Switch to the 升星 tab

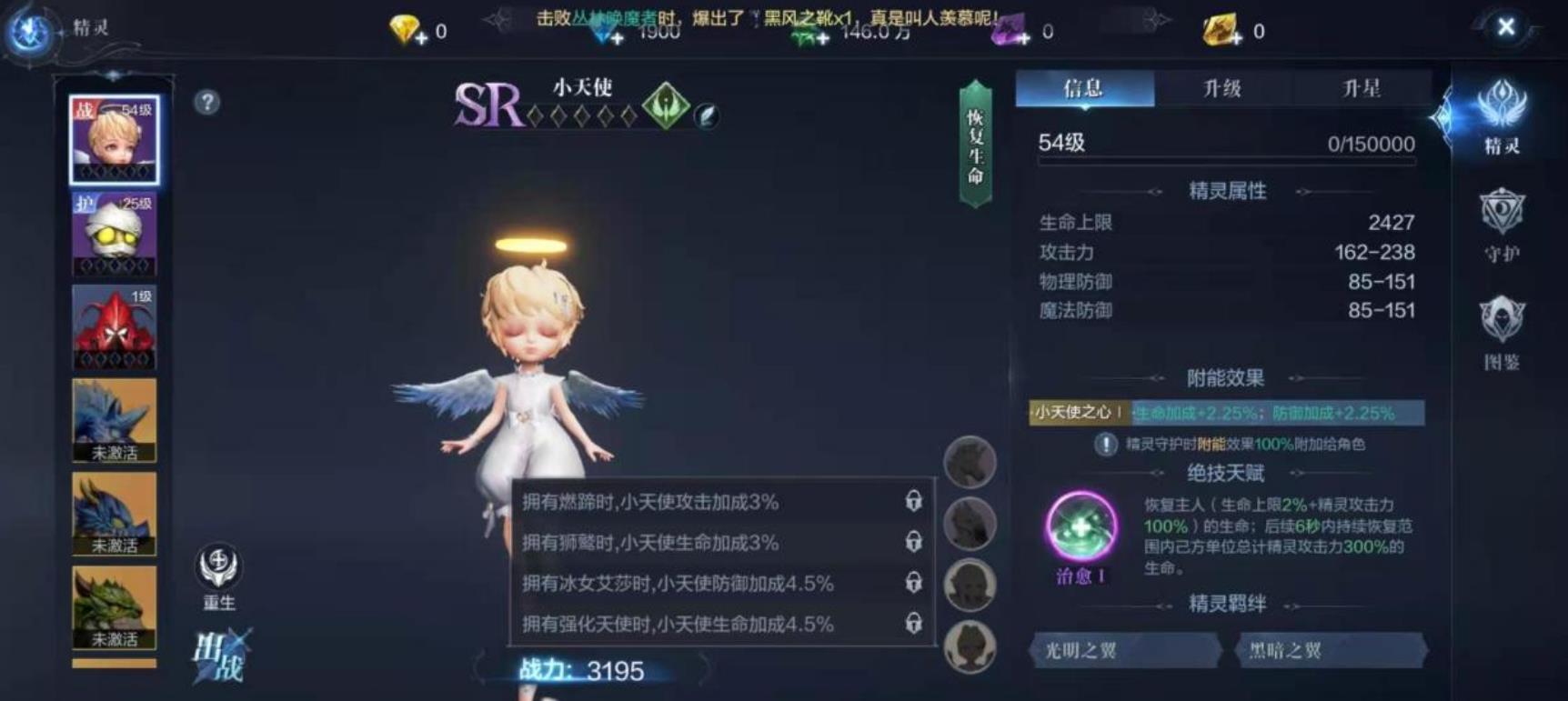[x=1363, y=88]
